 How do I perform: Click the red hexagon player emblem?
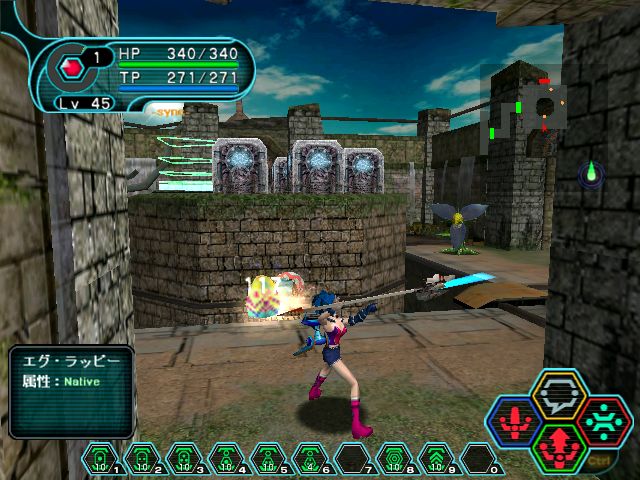pos(70,67)
